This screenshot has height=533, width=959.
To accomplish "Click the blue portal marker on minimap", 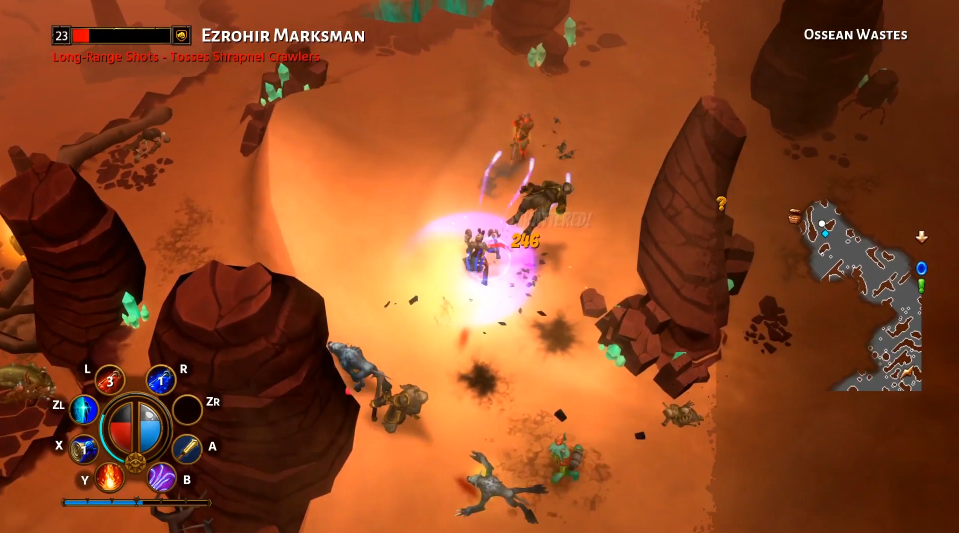I will (x=921, y=268).
